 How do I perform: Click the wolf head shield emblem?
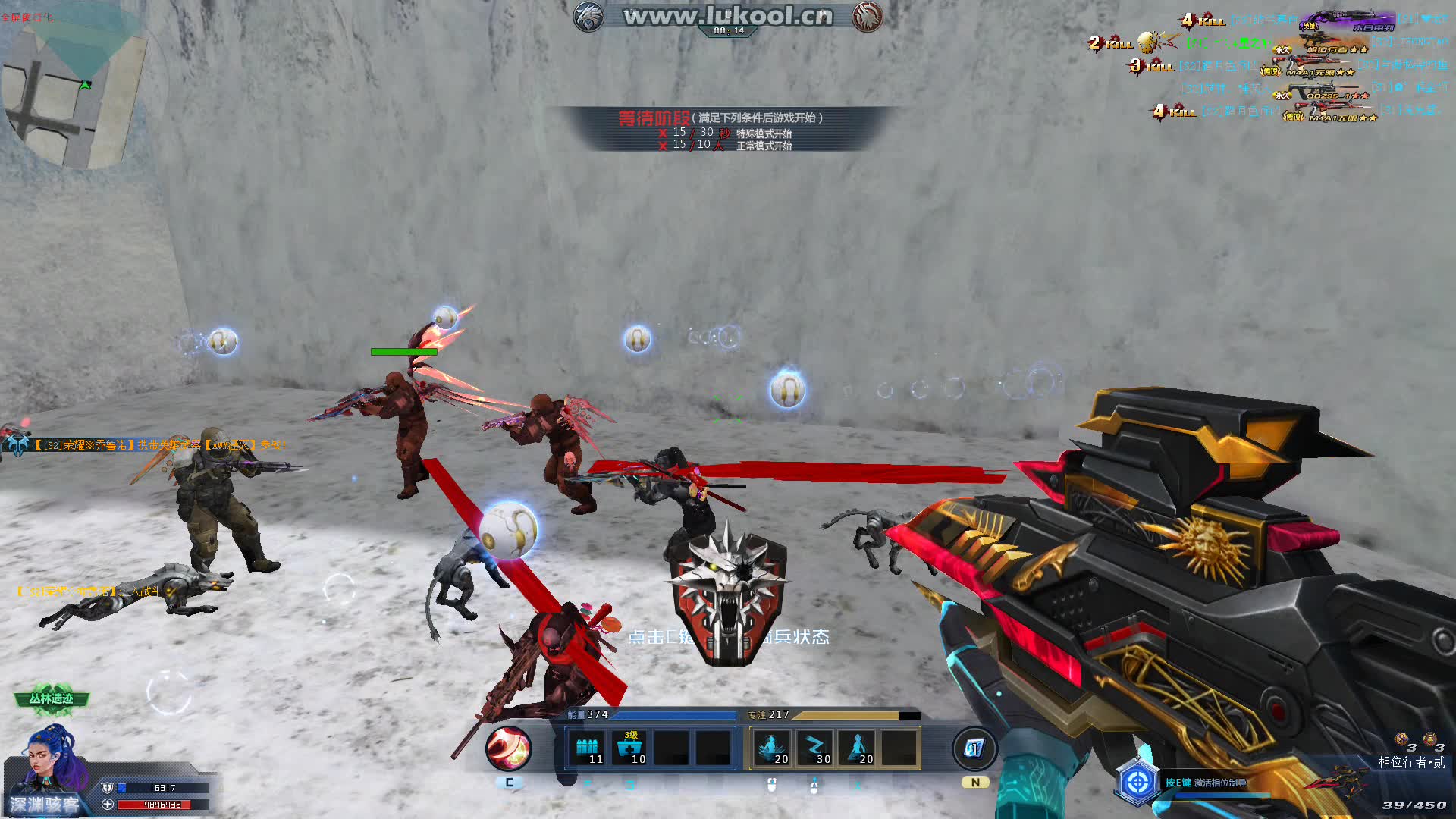pos(728,595)
